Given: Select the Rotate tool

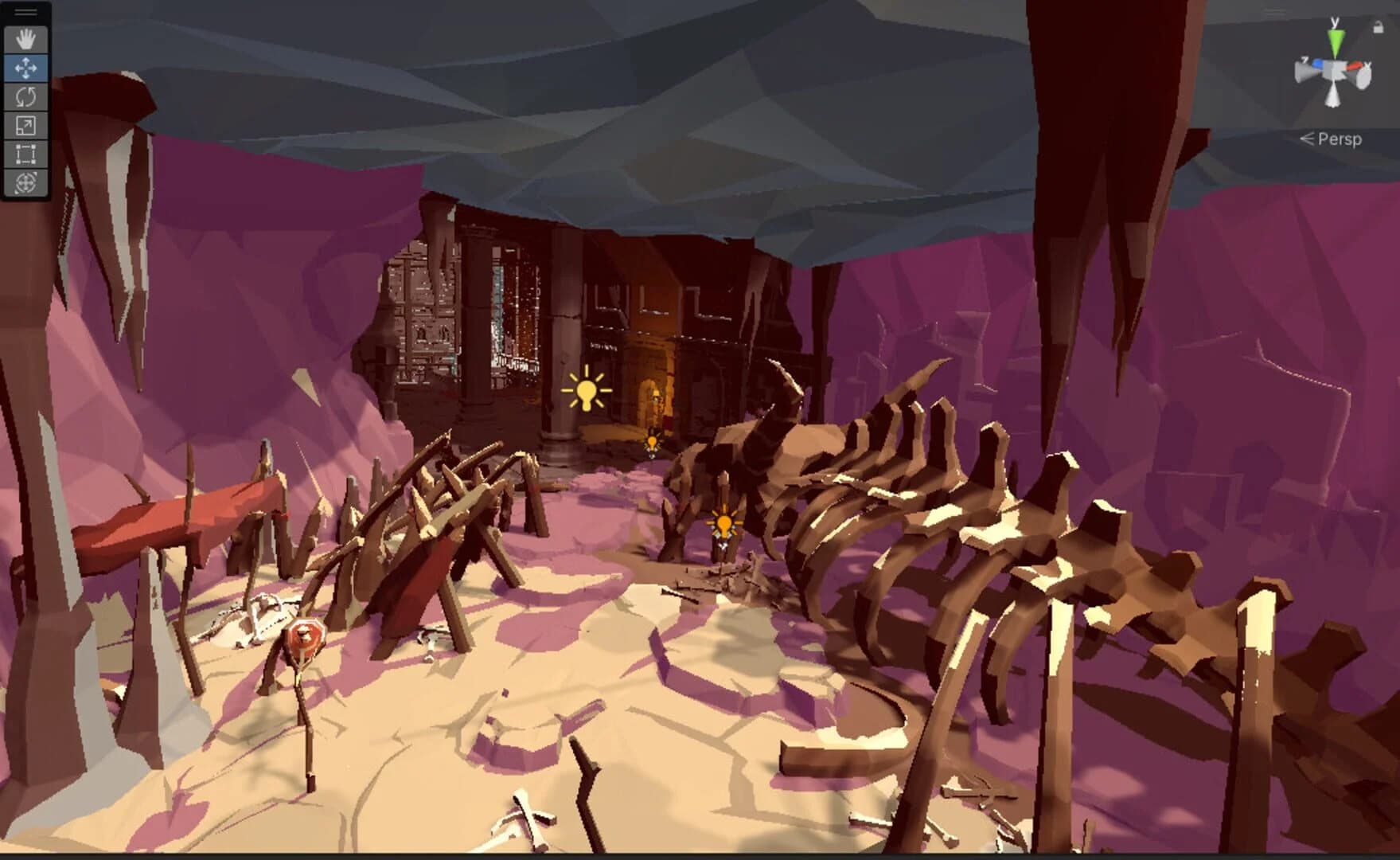Looking at the screenshot, I should pyautogui.click(x=25, y=96).
